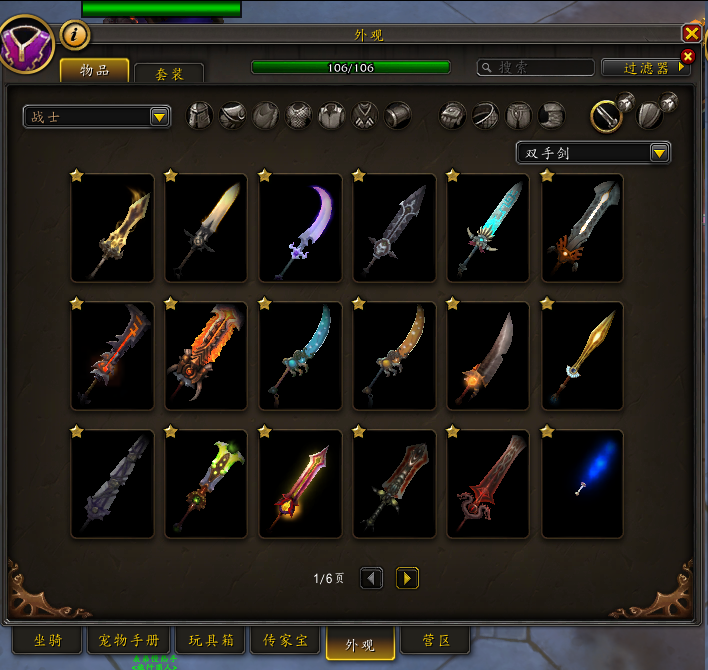Image resolution: width=708 pixels, height=670 pixels.
Task: Show the 营区 campsite tab
Action: (x=438, y=641)
